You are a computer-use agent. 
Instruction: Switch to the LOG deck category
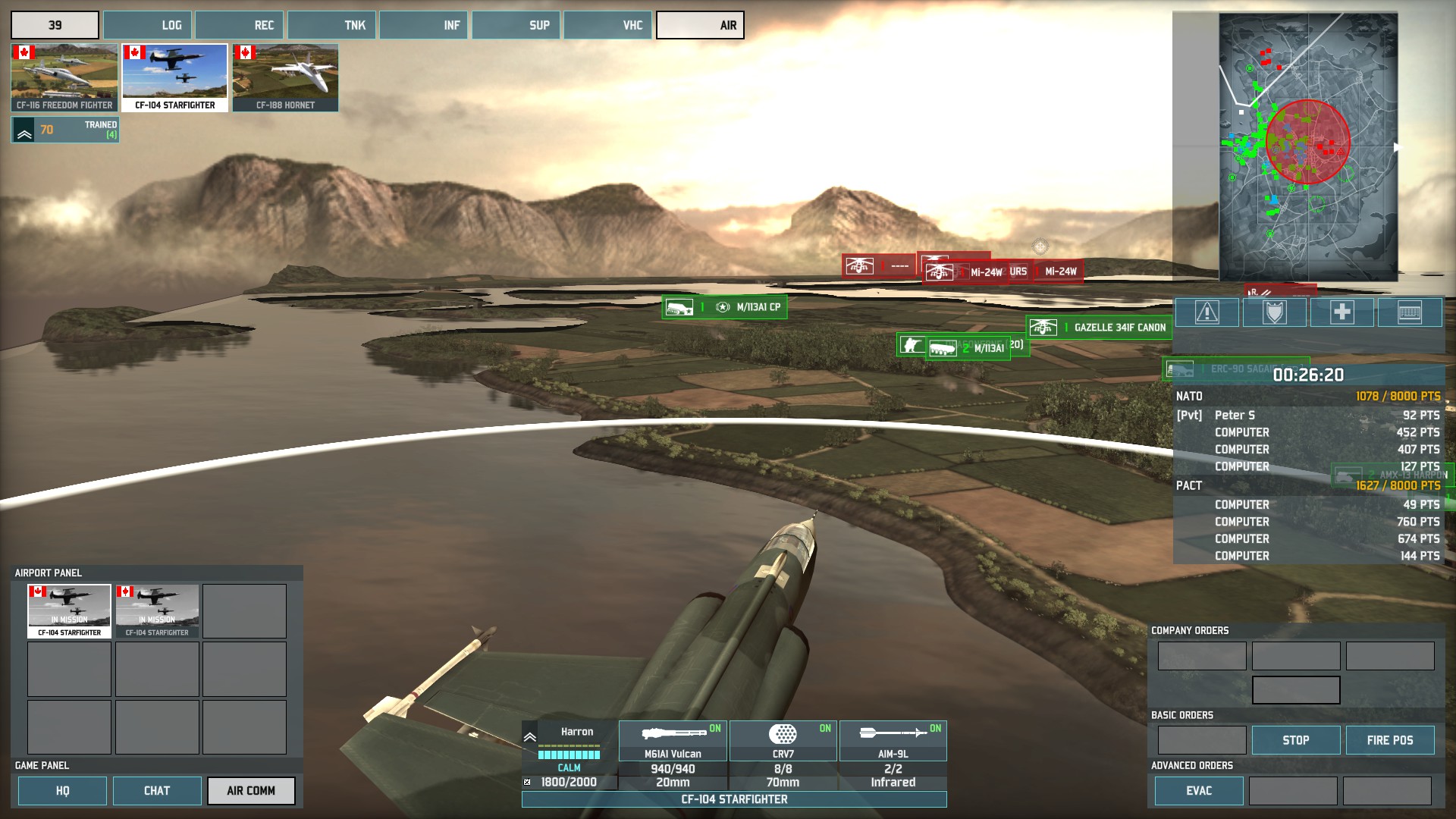[x=148, y=25]
